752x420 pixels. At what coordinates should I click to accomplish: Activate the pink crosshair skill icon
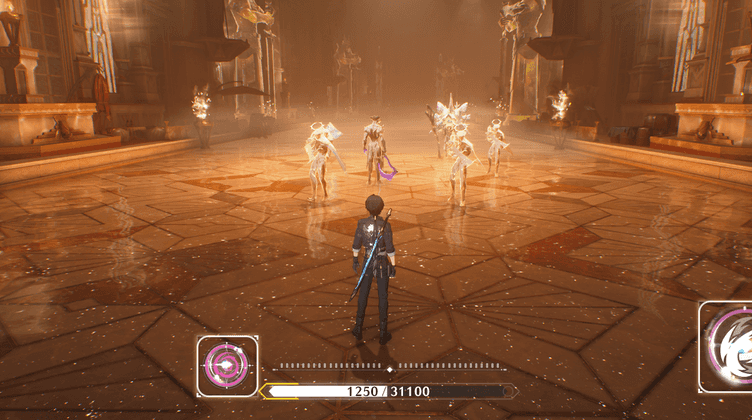(227, 366)
